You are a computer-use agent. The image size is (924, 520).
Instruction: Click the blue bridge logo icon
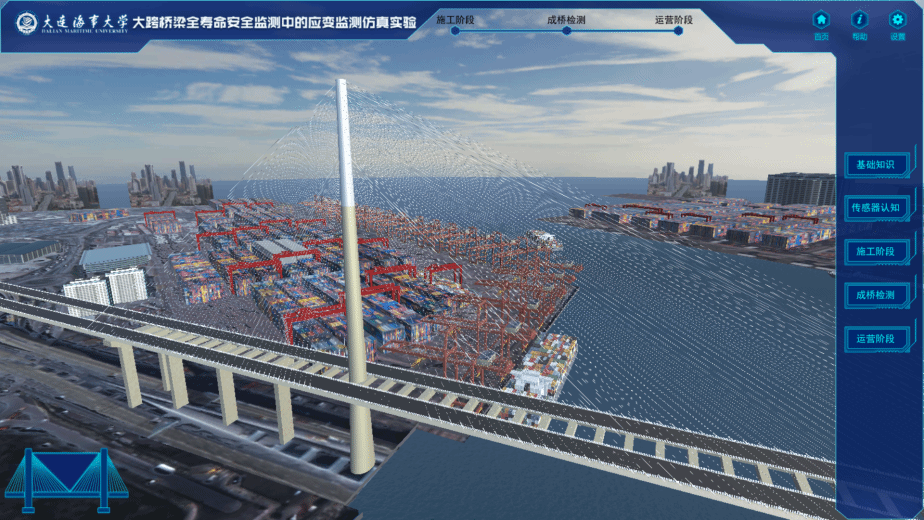coord(66,474)
